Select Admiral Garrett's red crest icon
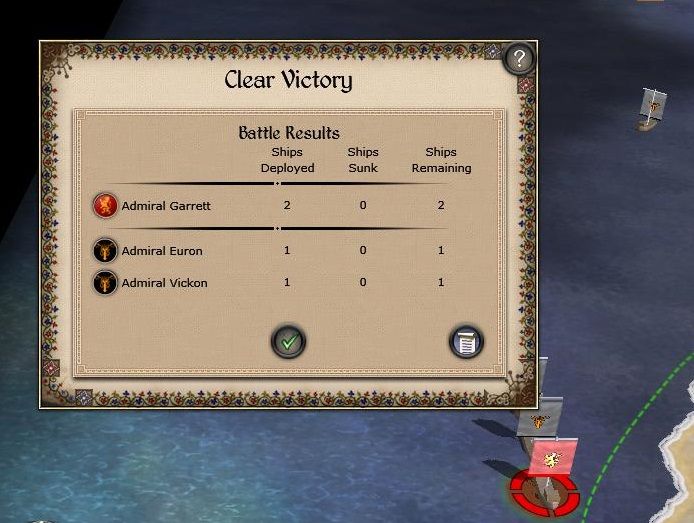The image size is (694, 523). [x=105, y=206]
